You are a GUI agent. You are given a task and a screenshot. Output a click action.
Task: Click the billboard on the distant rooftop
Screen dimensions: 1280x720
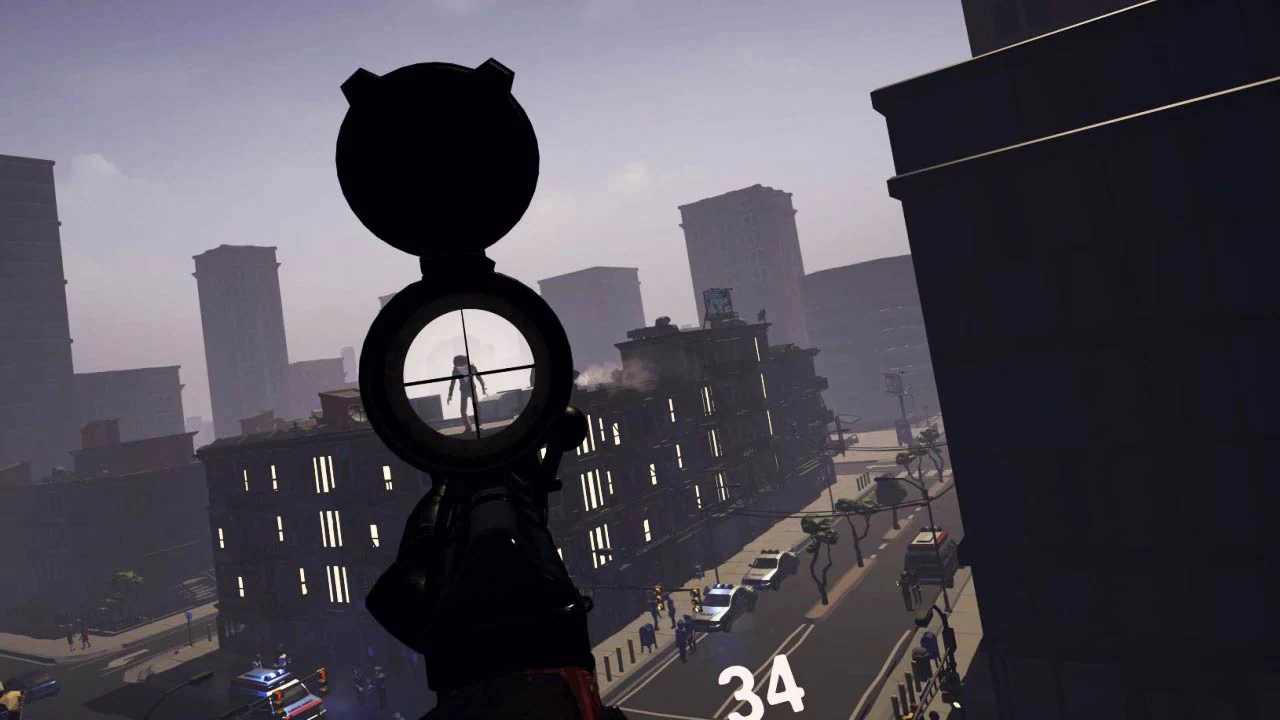coord(719,301)
